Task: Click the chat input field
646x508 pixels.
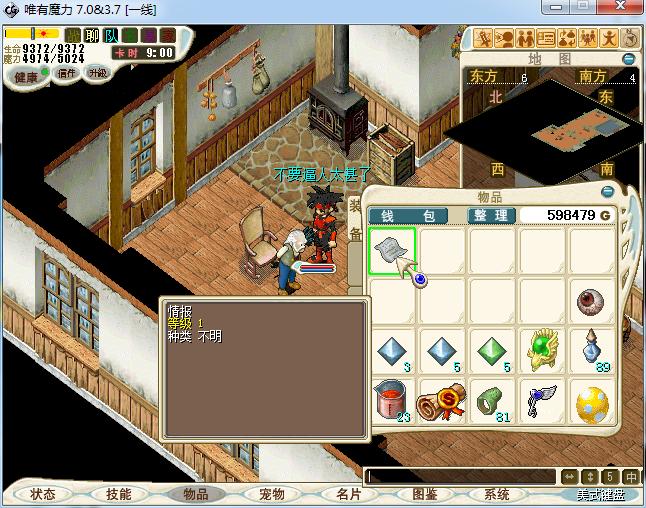Action: tap(460, 477)
